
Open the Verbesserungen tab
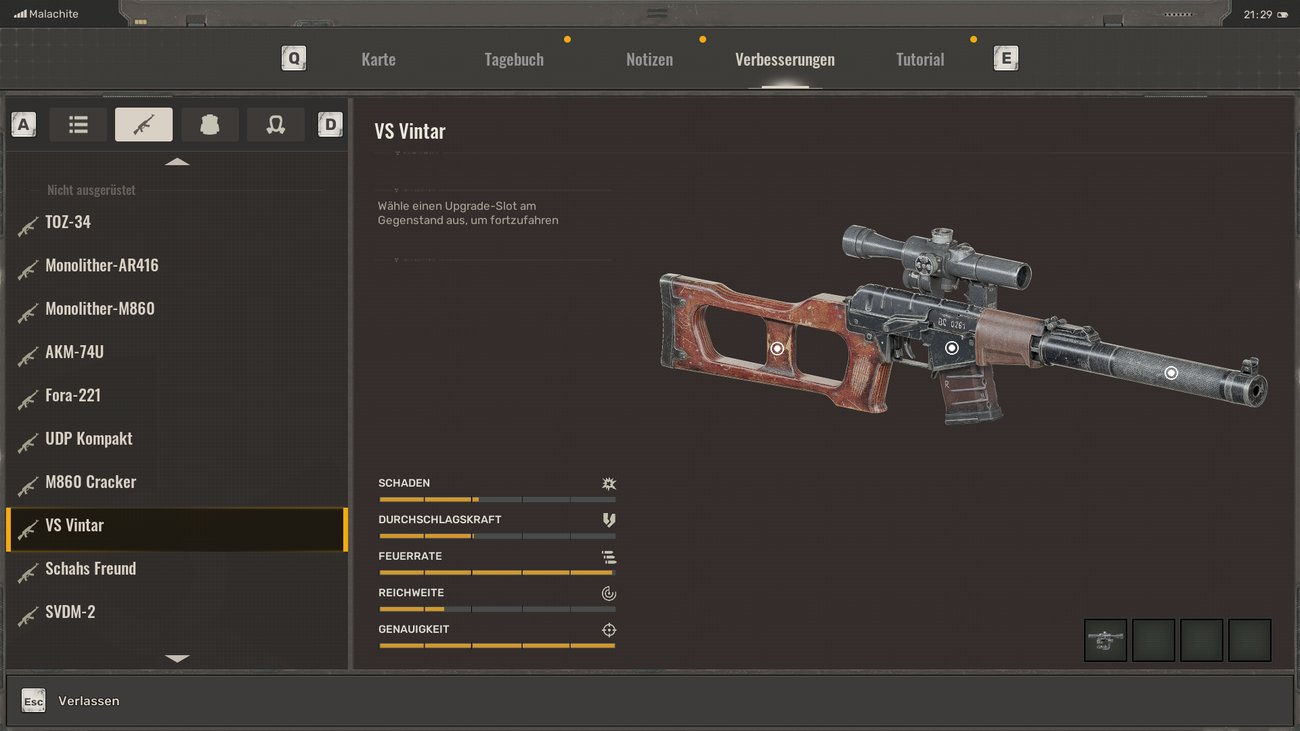tap(785, 59)
